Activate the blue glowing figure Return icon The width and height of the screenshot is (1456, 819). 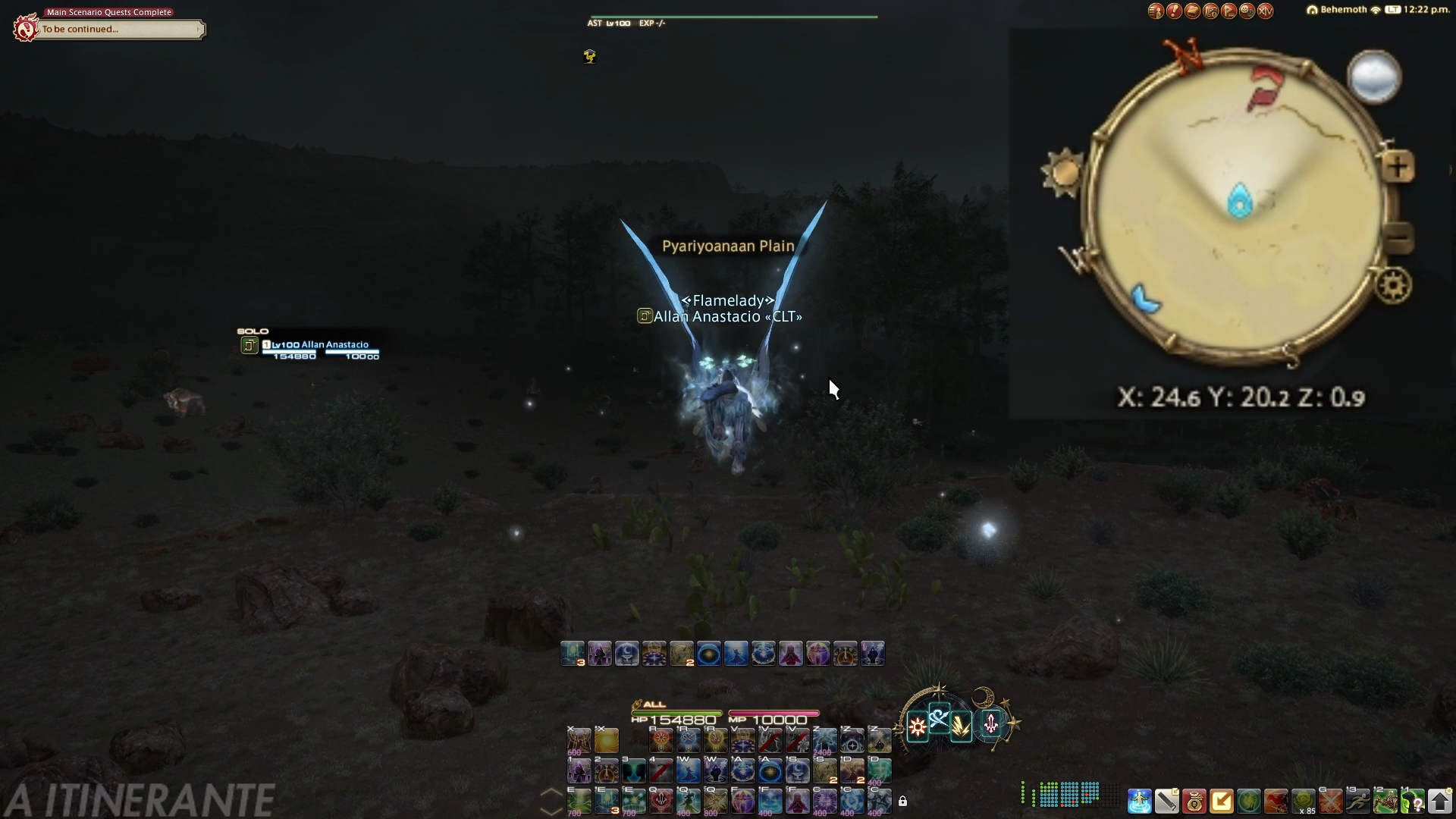(1139, 801)
